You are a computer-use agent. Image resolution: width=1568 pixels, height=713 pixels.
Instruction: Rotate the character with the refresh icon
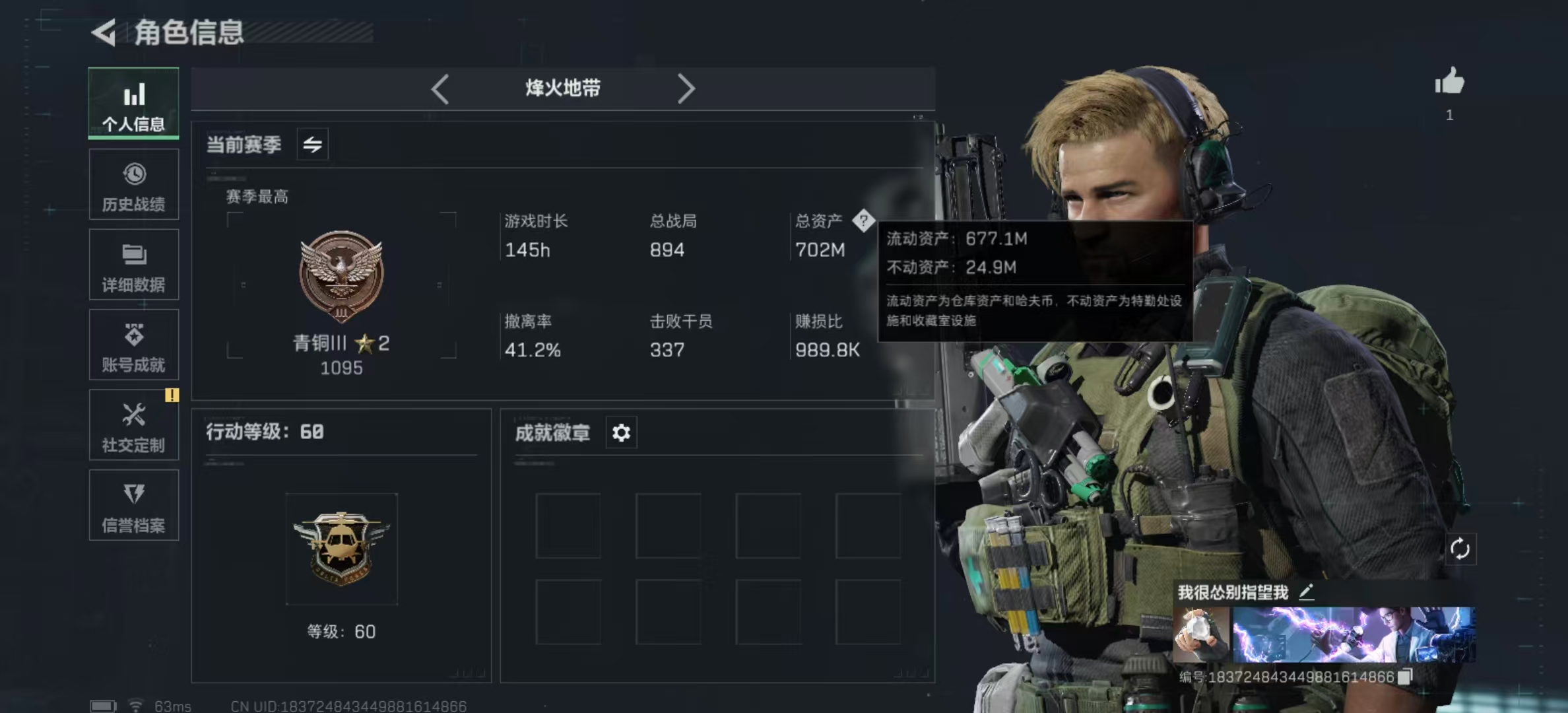coord(1460,549)
